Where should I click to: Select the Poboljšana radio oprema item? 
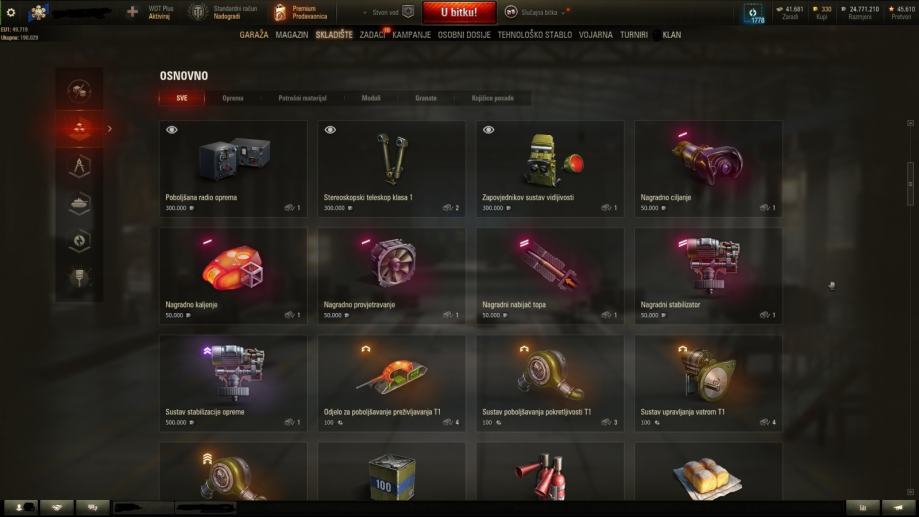233,166
